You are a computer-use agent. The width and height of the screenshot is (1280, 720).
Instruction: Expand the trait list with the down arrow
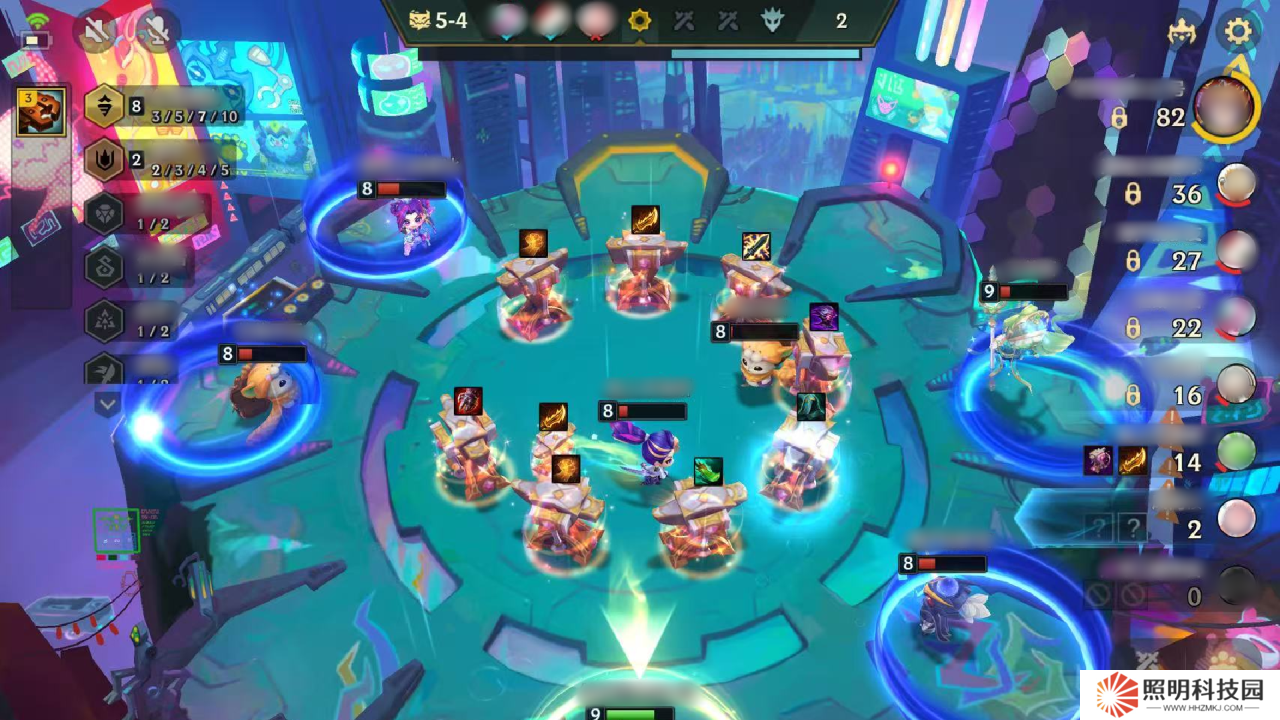coord(107,404)
